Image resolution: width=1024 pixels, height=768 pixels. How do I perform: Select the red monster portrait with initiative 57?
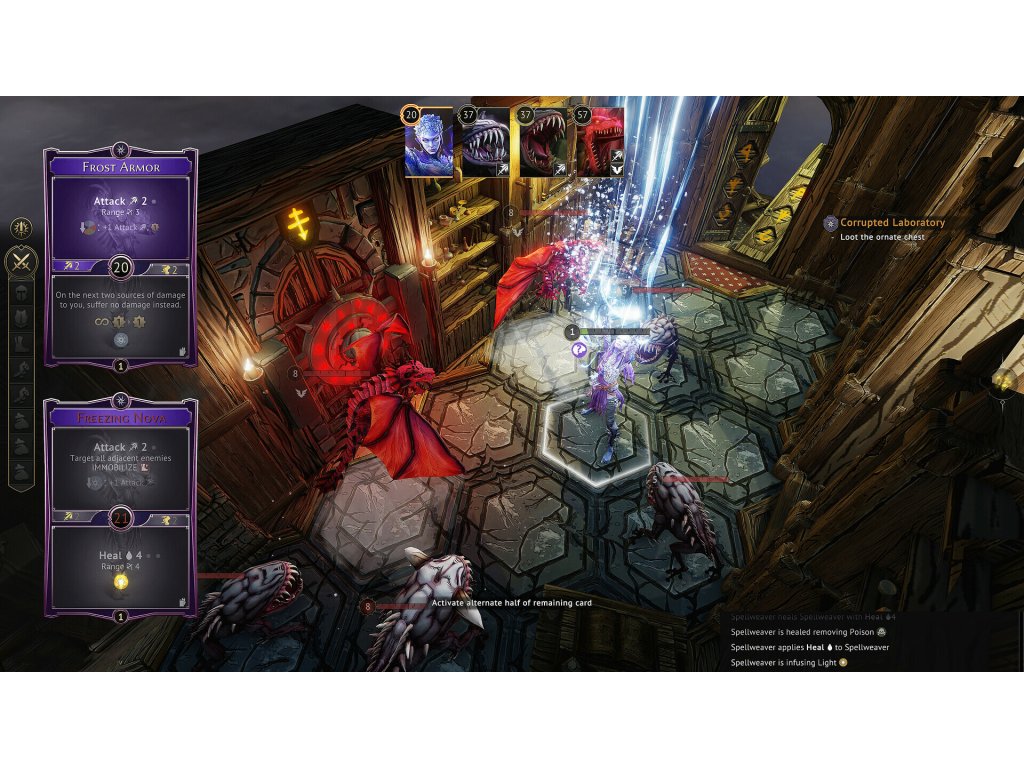point(599,143)
